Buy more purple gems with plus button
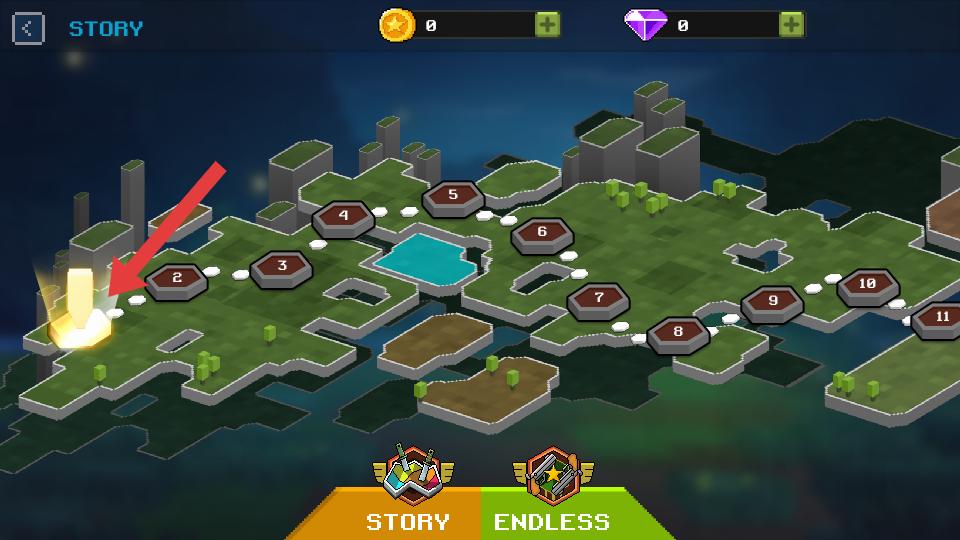Viewport: 960px width, 540px height. click(791, 25)
